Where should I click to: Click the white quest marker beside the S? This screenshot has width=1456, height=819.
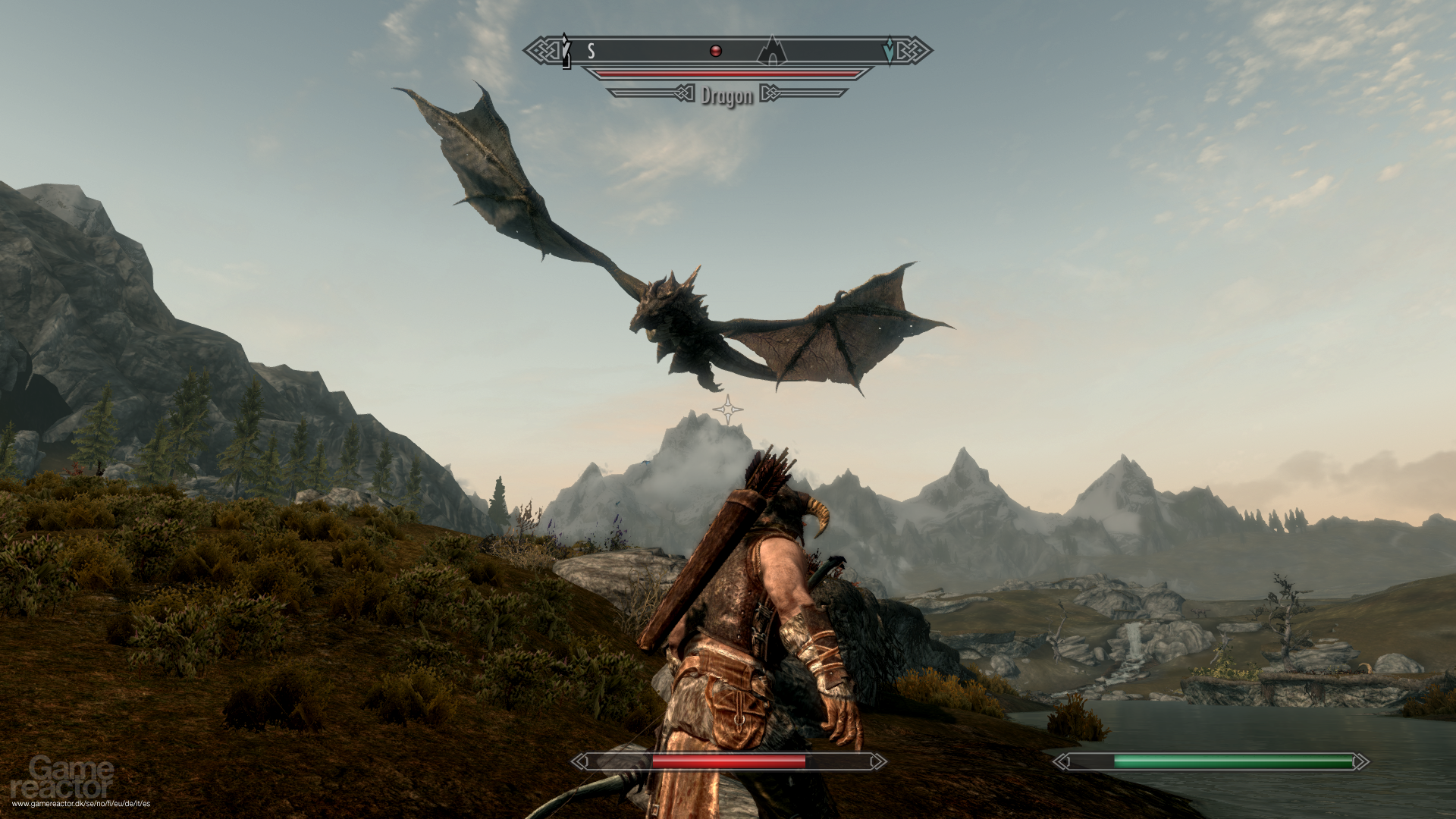point(566,51)
